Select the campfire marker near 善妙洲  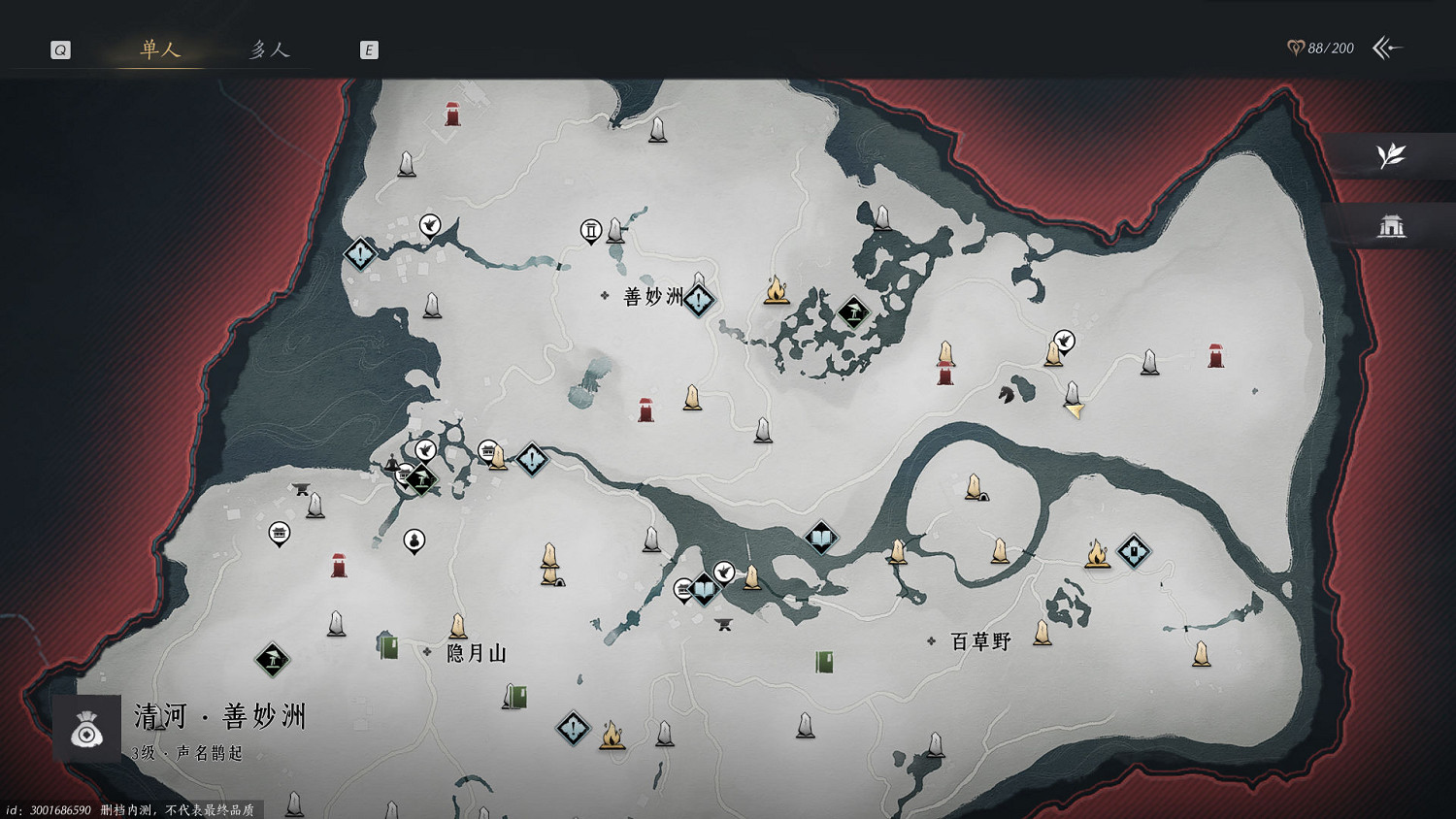pyautogui.click(x=777, y=292)
